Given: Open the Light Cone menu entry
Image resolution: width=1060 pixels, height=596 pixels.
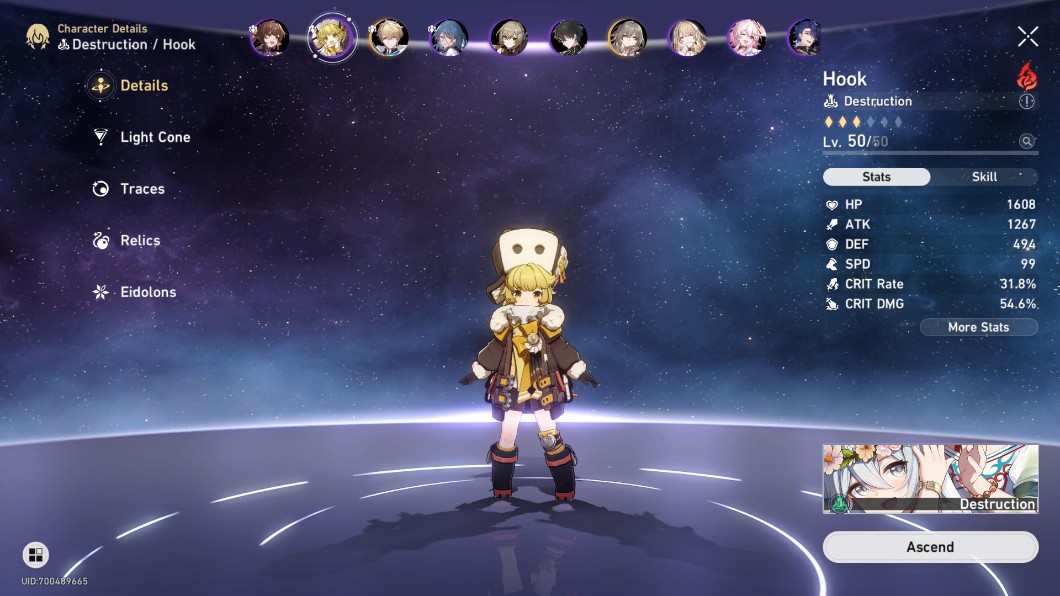Looking at the screenshot, I should click(x=154, y=137).
